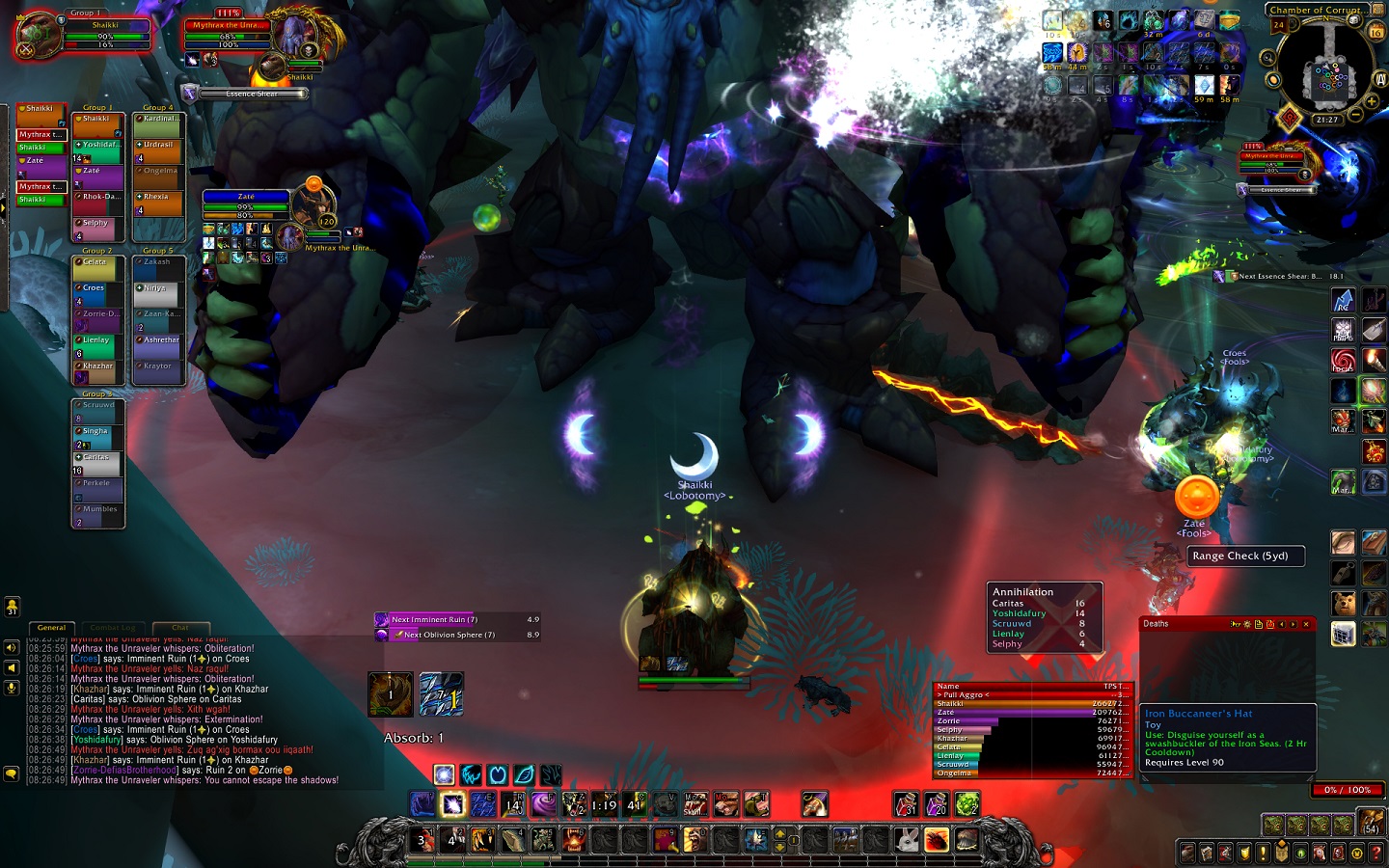Screen dimensions: 1389x868
Task: Zoom out the minimap
Action: tap(1356, 115)
